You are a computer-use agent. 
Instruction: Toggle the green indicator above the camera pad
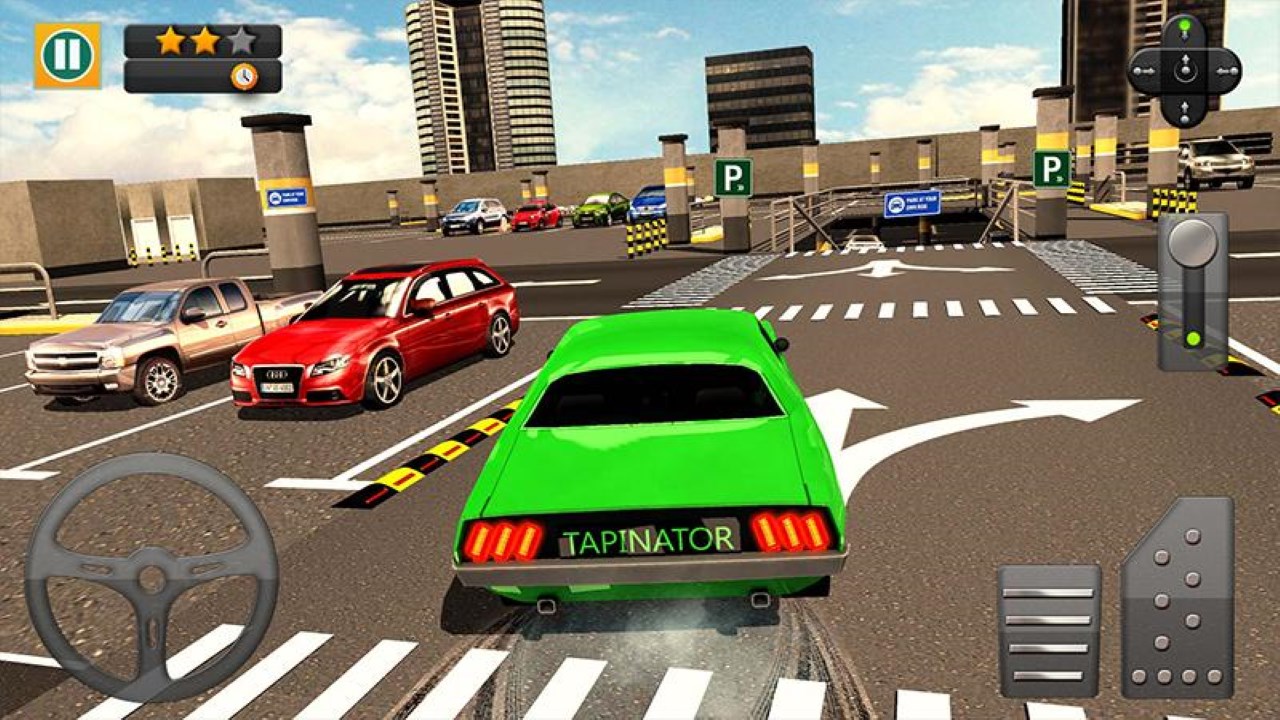(1183, 23)
